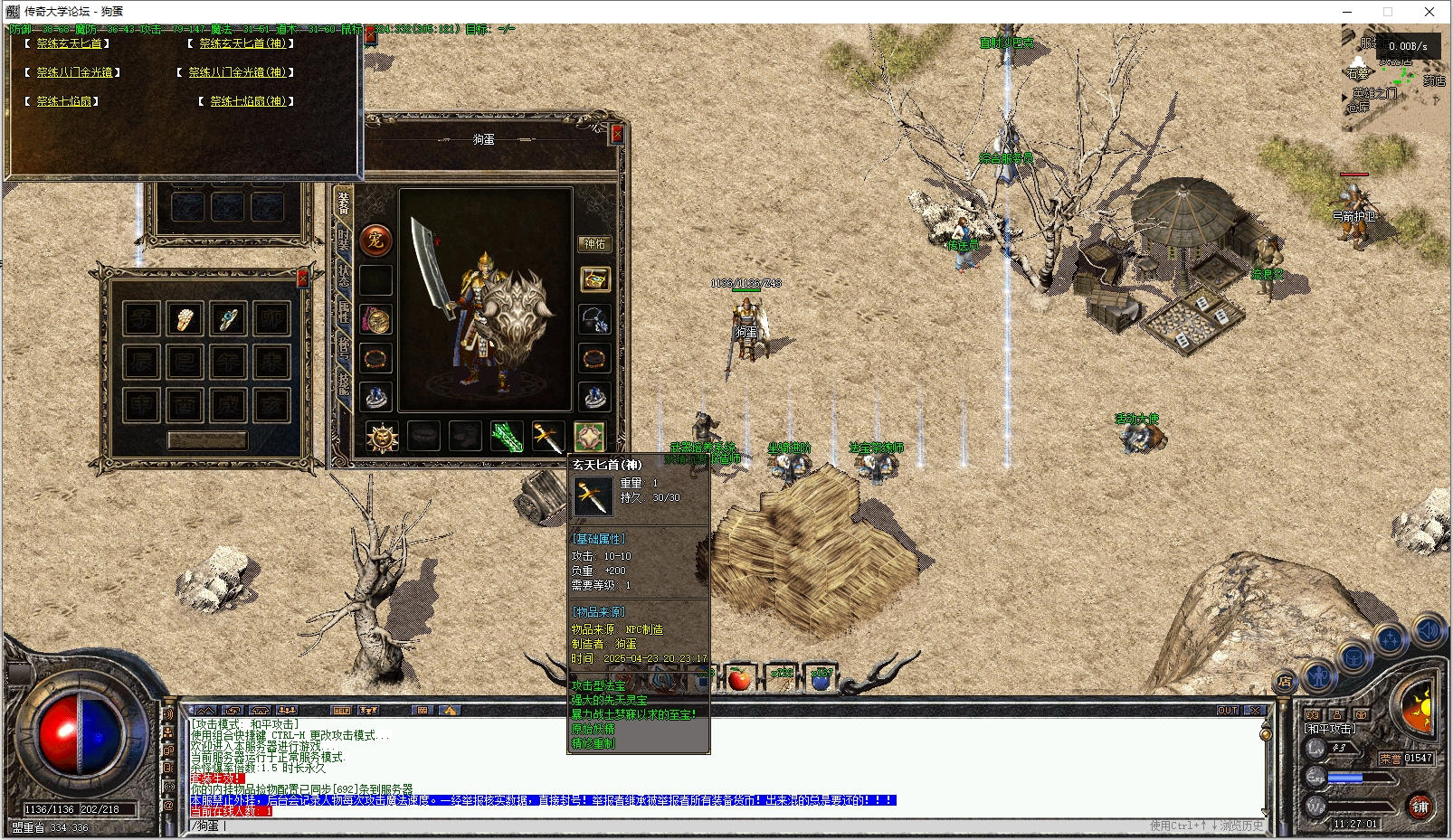Close the zodiac slot panel

pyautogui.click(x=303, y=278)
